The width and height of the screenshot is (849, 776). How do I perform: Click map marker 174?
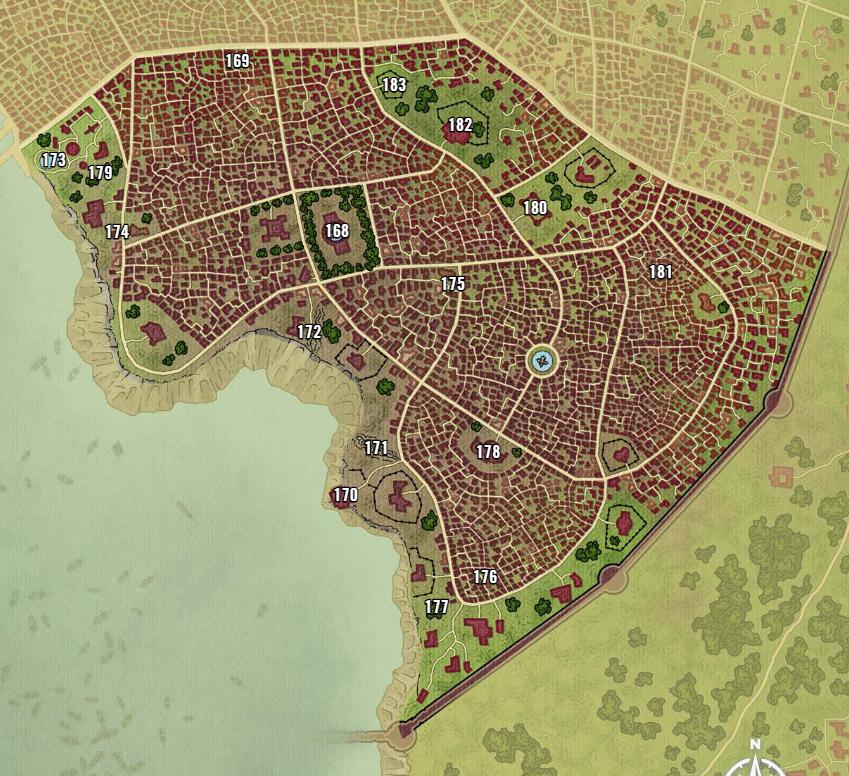[x=117, y=232]
